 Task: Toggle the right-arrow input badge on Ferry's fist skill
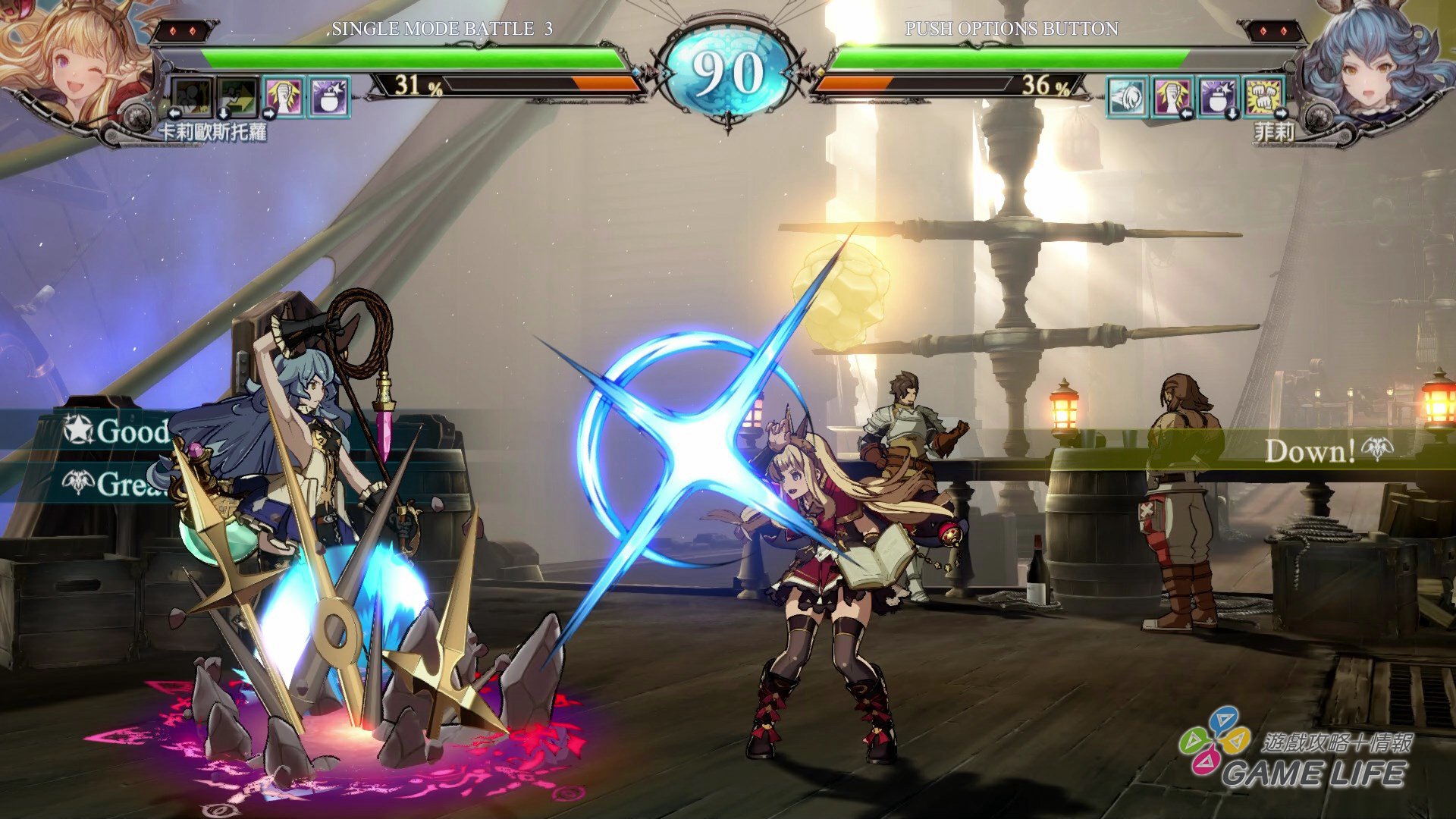[x=1186, y=114]
